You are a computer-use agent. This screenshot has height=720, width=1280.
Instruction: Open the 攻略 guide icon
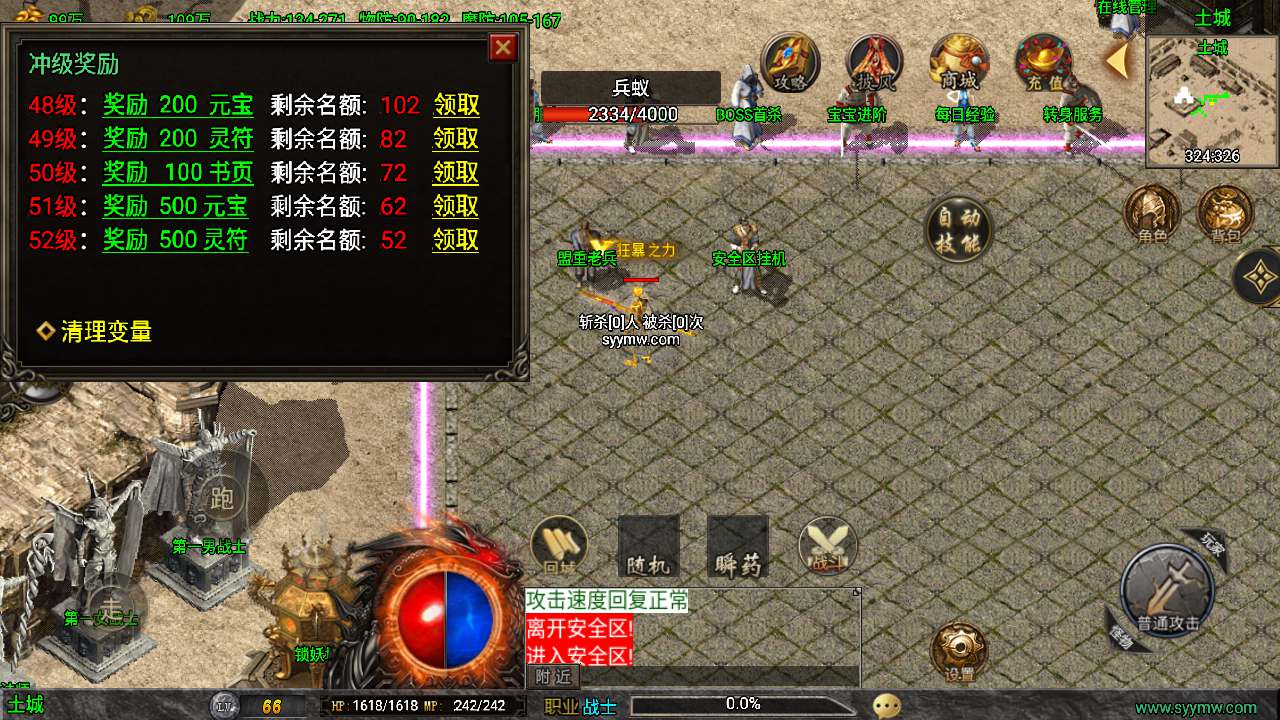point(790,63)
